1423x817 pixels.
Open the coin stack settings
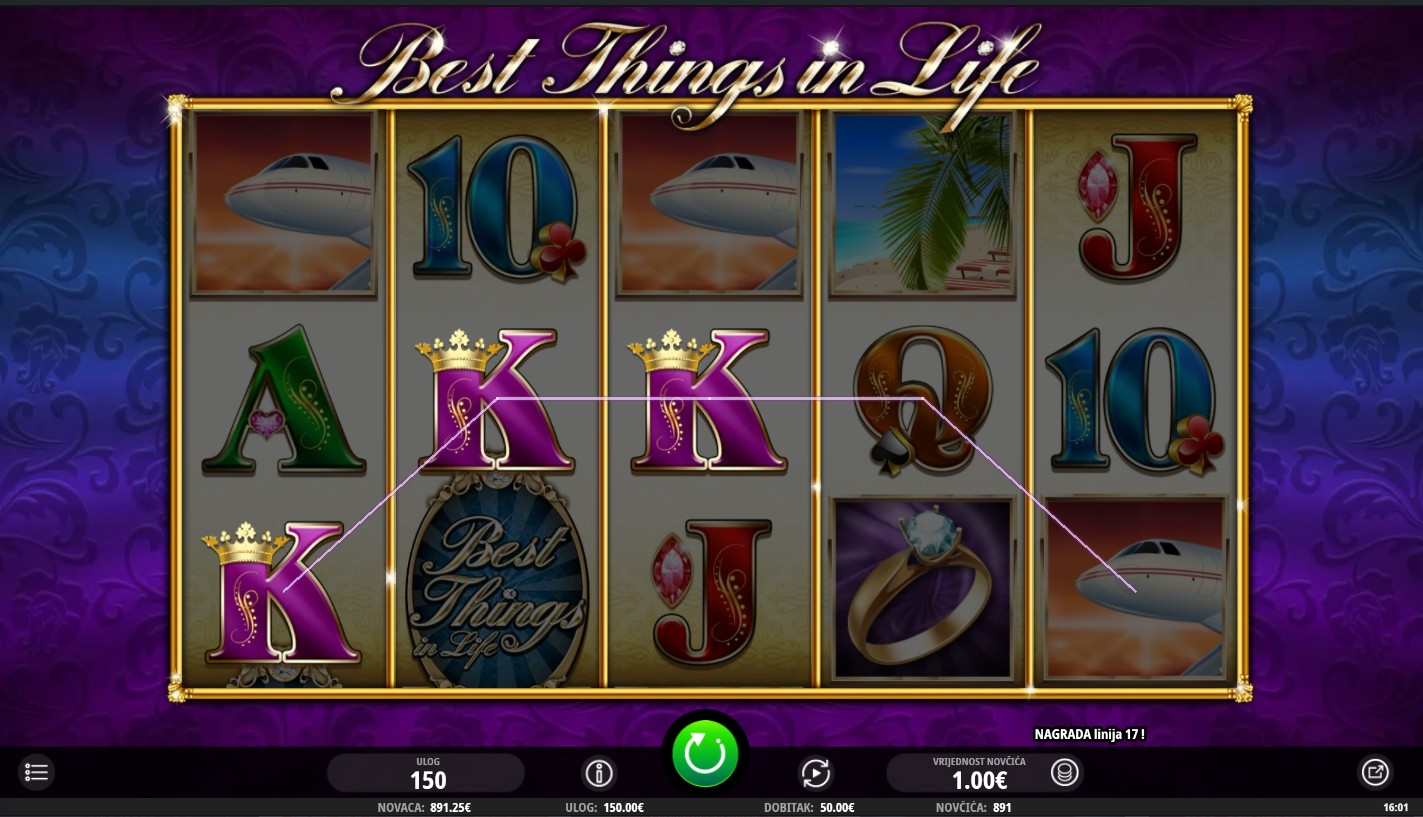1064,773
